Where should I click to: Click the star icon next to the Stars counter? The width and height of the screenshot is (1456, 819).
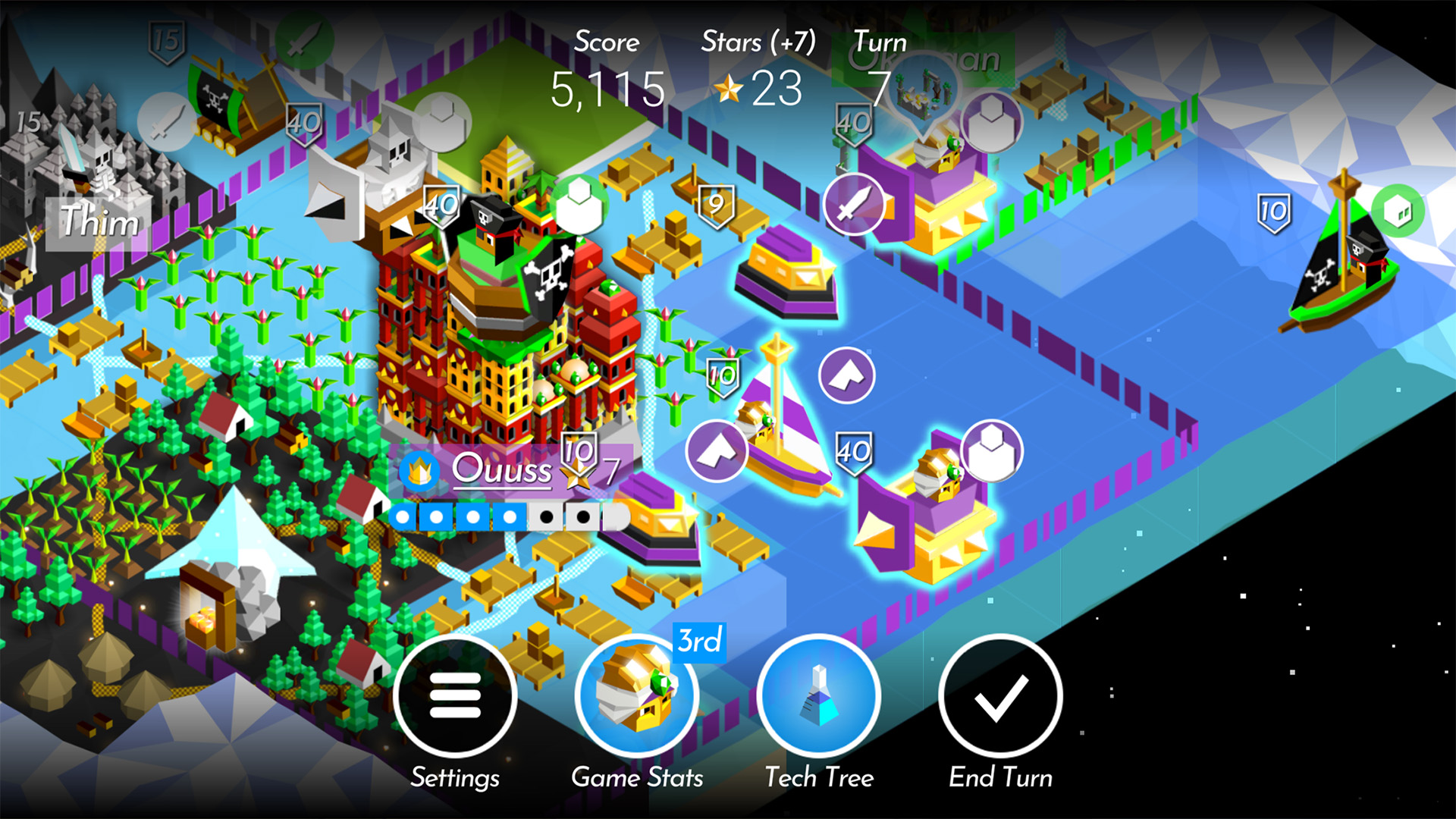(730, 90)
